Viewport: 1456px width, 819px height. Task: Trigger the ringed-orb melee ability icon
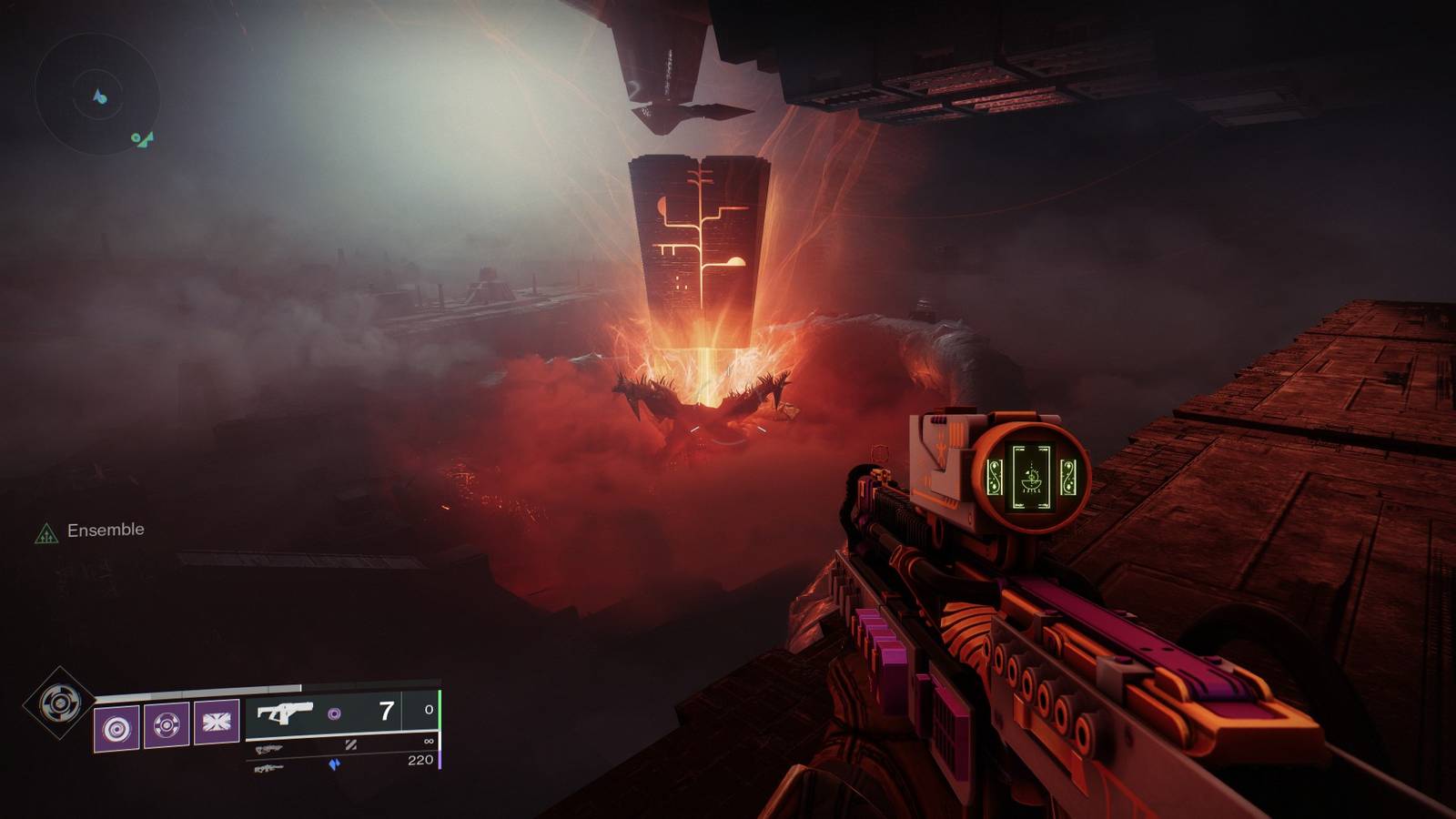[x=167, y=725]
